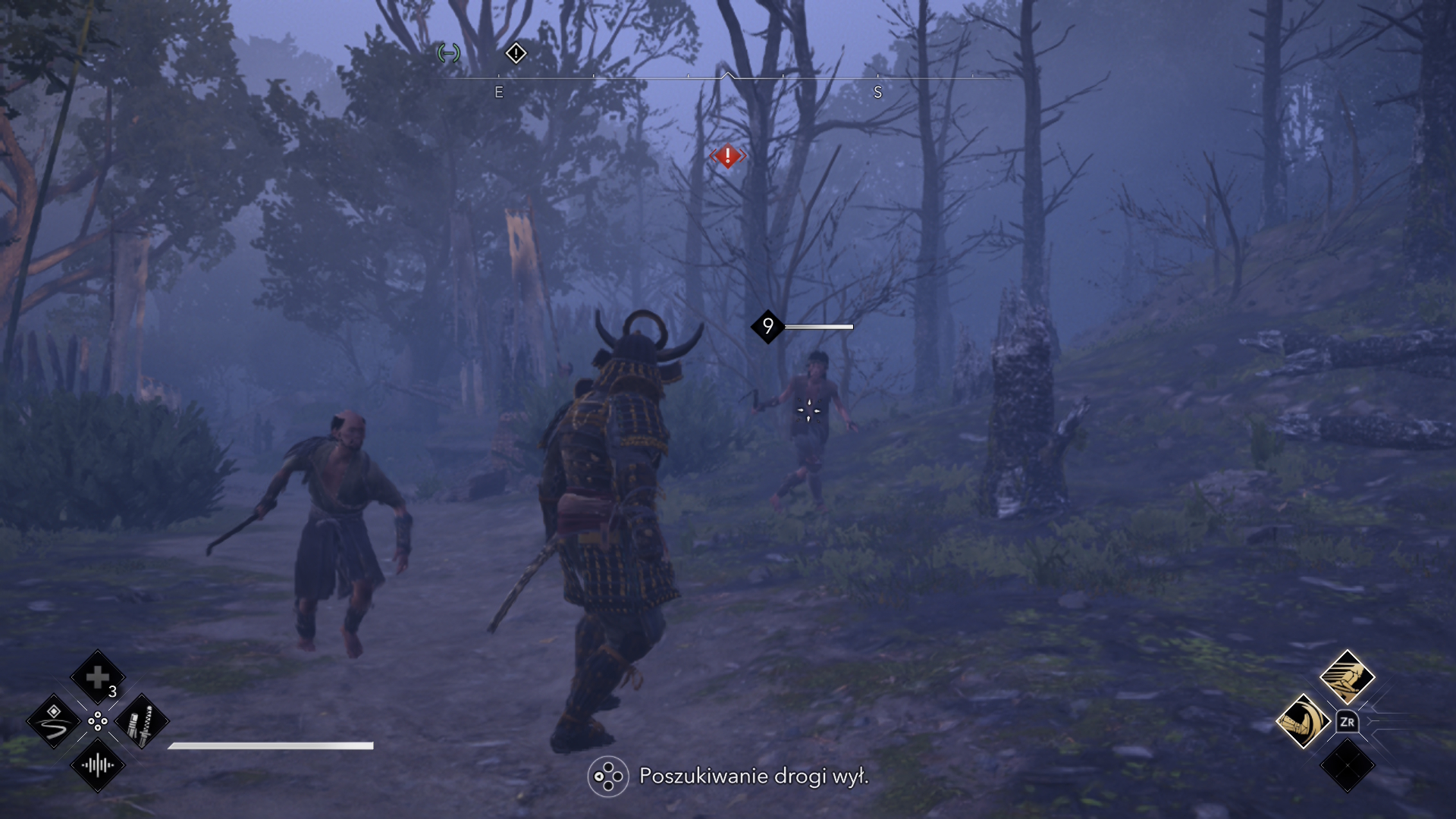Activate the sound wave whistle icon

coord(98,765)
